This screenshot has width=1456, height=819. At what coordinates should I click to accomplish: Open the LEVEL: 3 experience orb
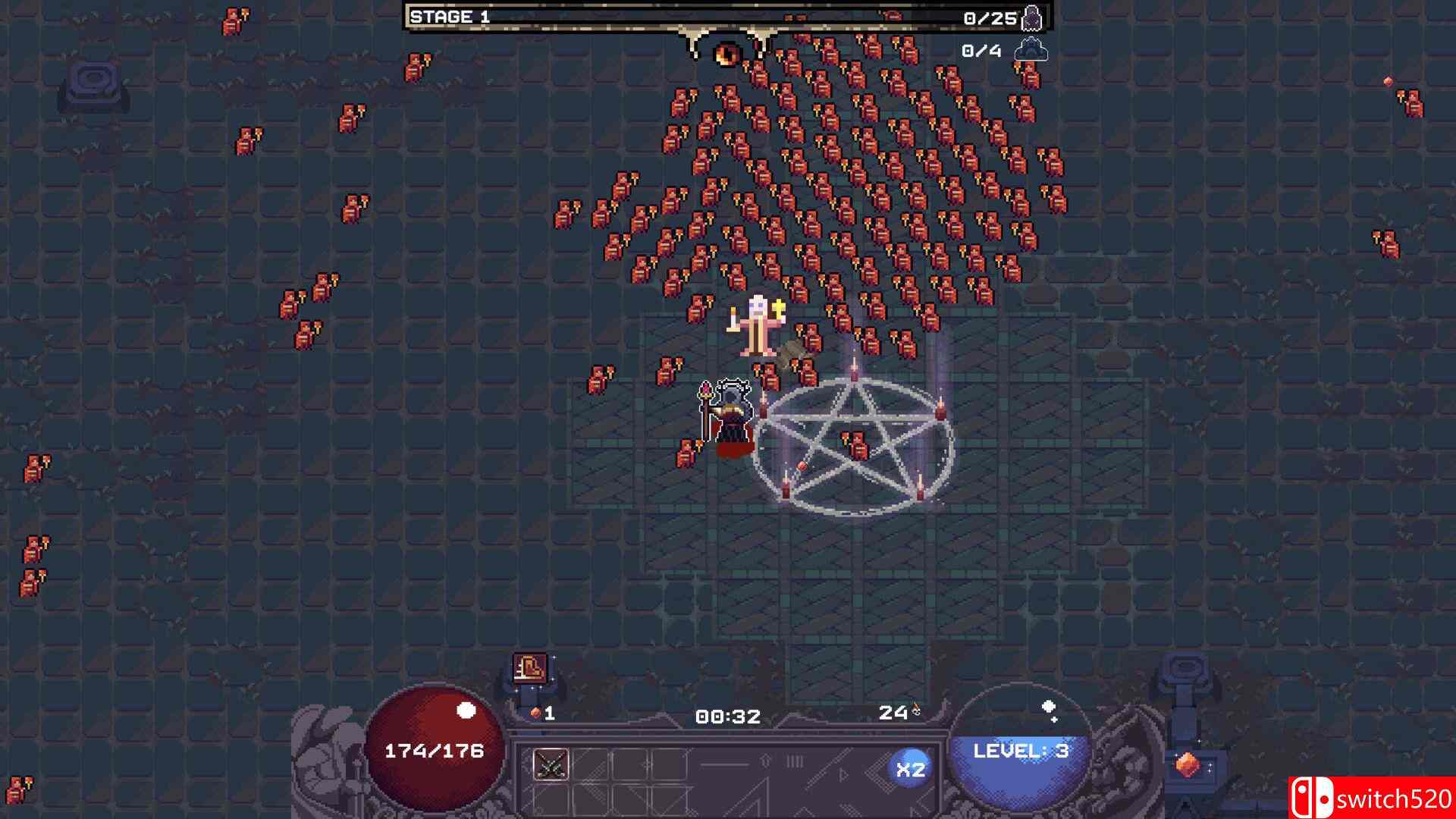click(x=1020, y=751)
